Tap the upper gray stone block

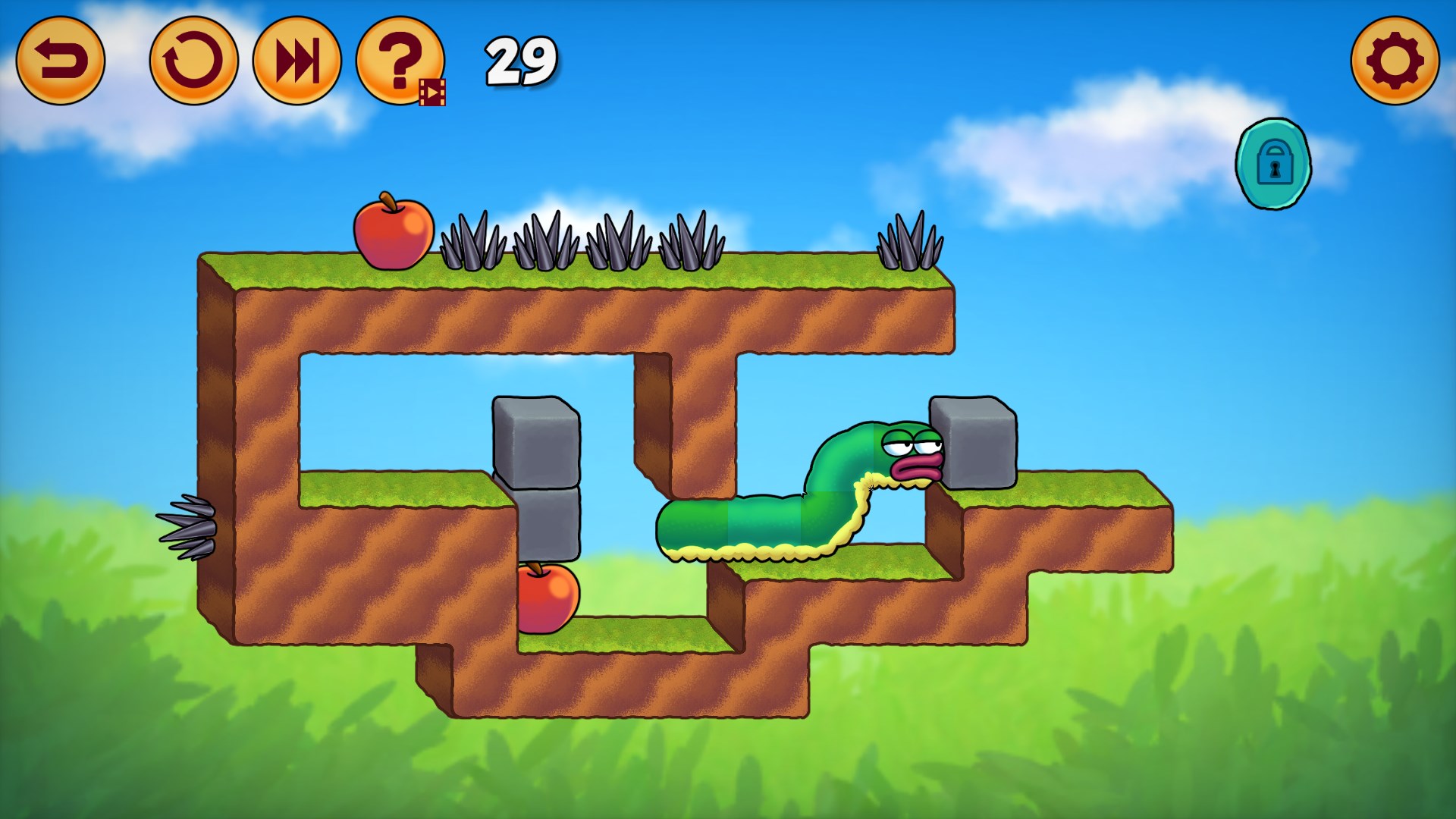click(535, 441)
